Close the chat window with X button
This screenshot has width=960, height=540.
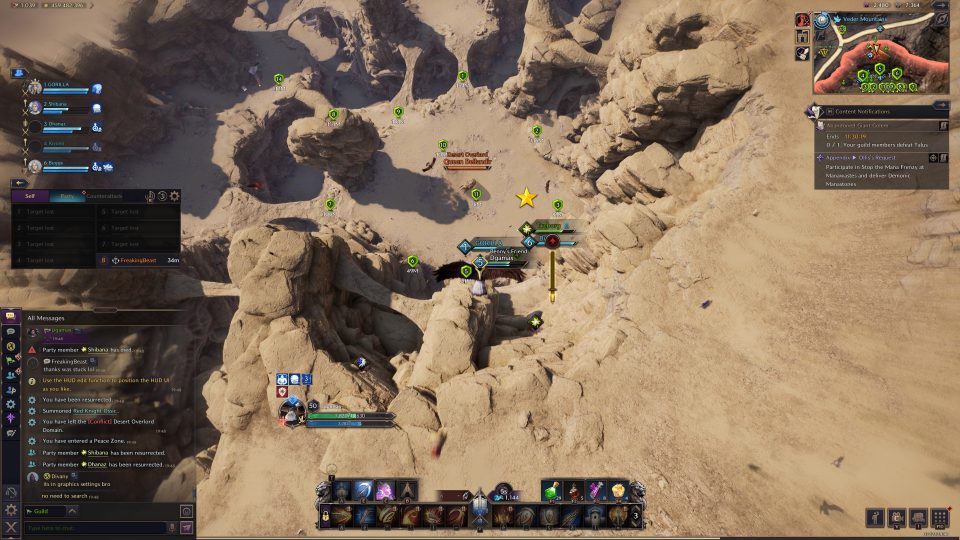pyautogui.click(x=11, y=527)
